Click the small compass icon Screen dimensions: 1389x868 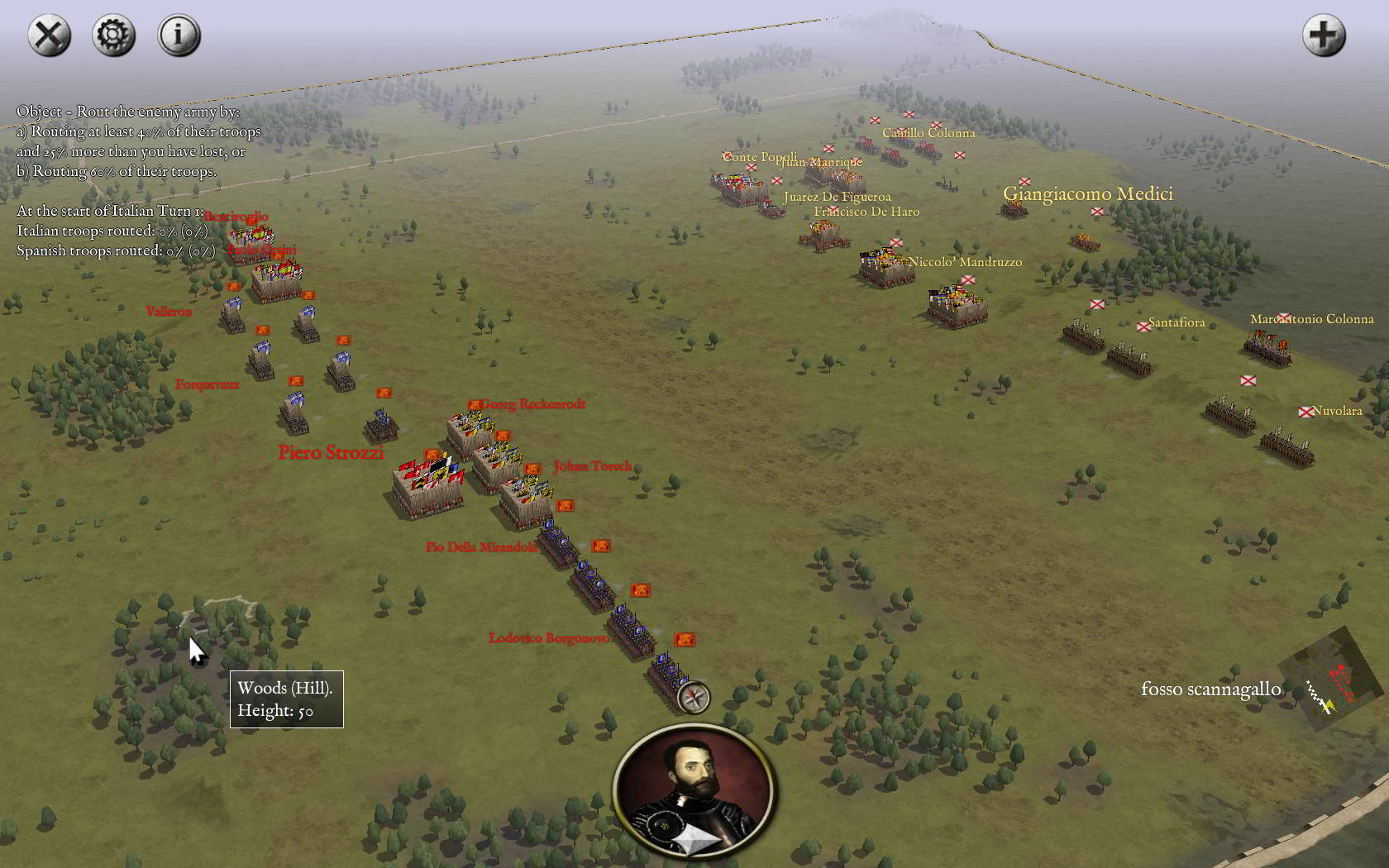click(694, 698)
